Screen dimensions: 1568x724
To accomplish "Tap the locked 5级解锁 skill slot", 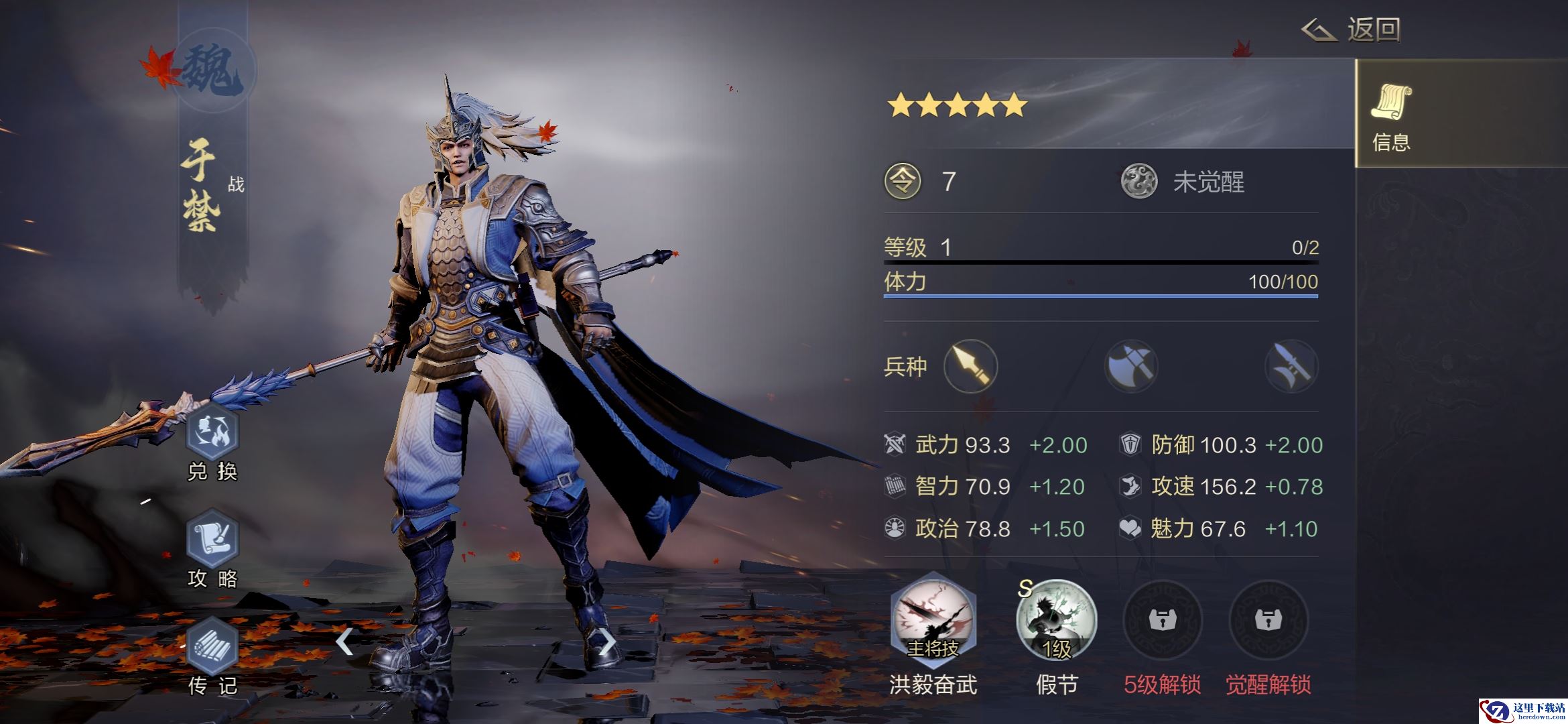I will (1162, 620).
